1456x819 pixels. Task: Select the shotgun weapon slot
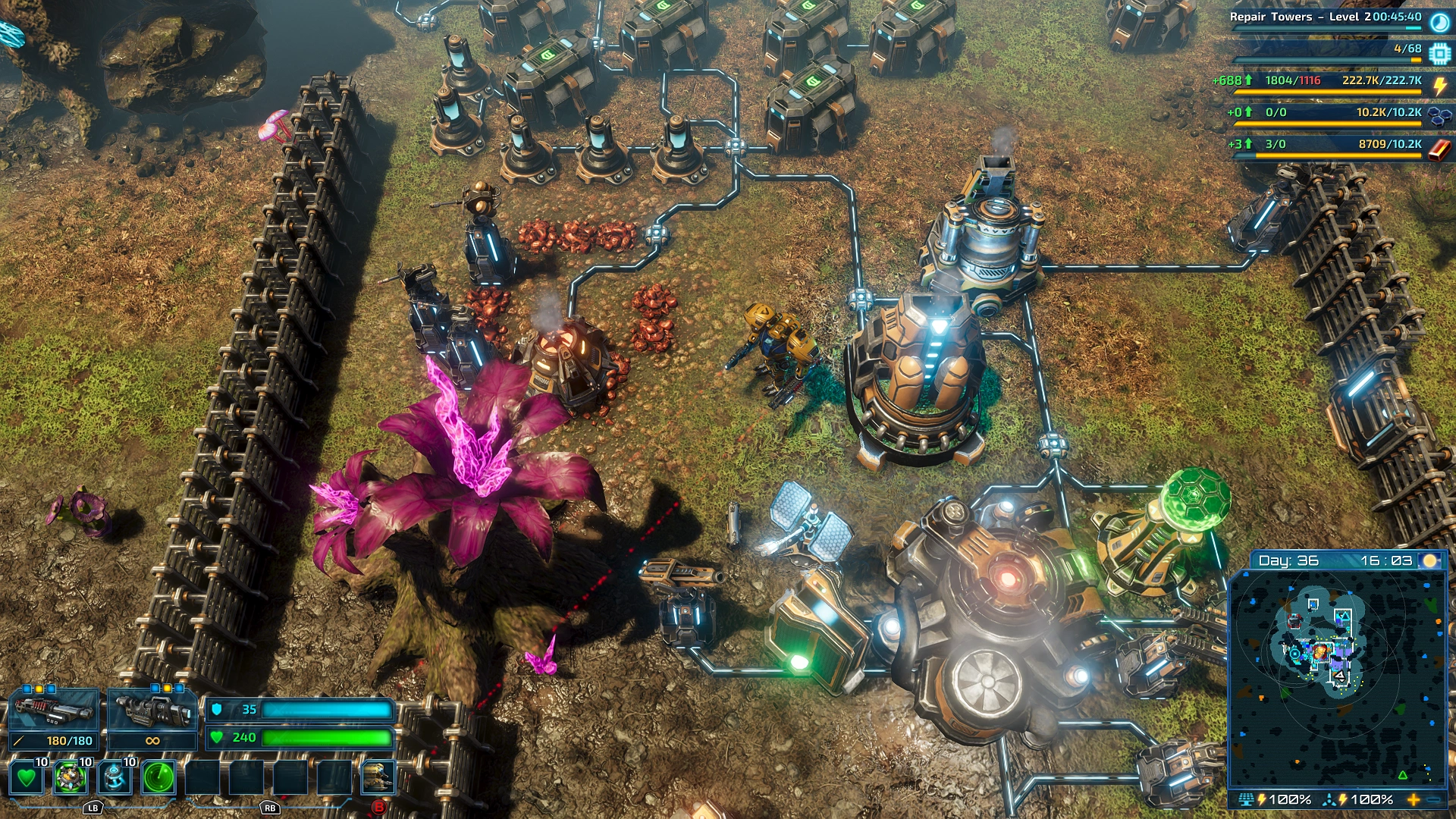click(53, 711)
